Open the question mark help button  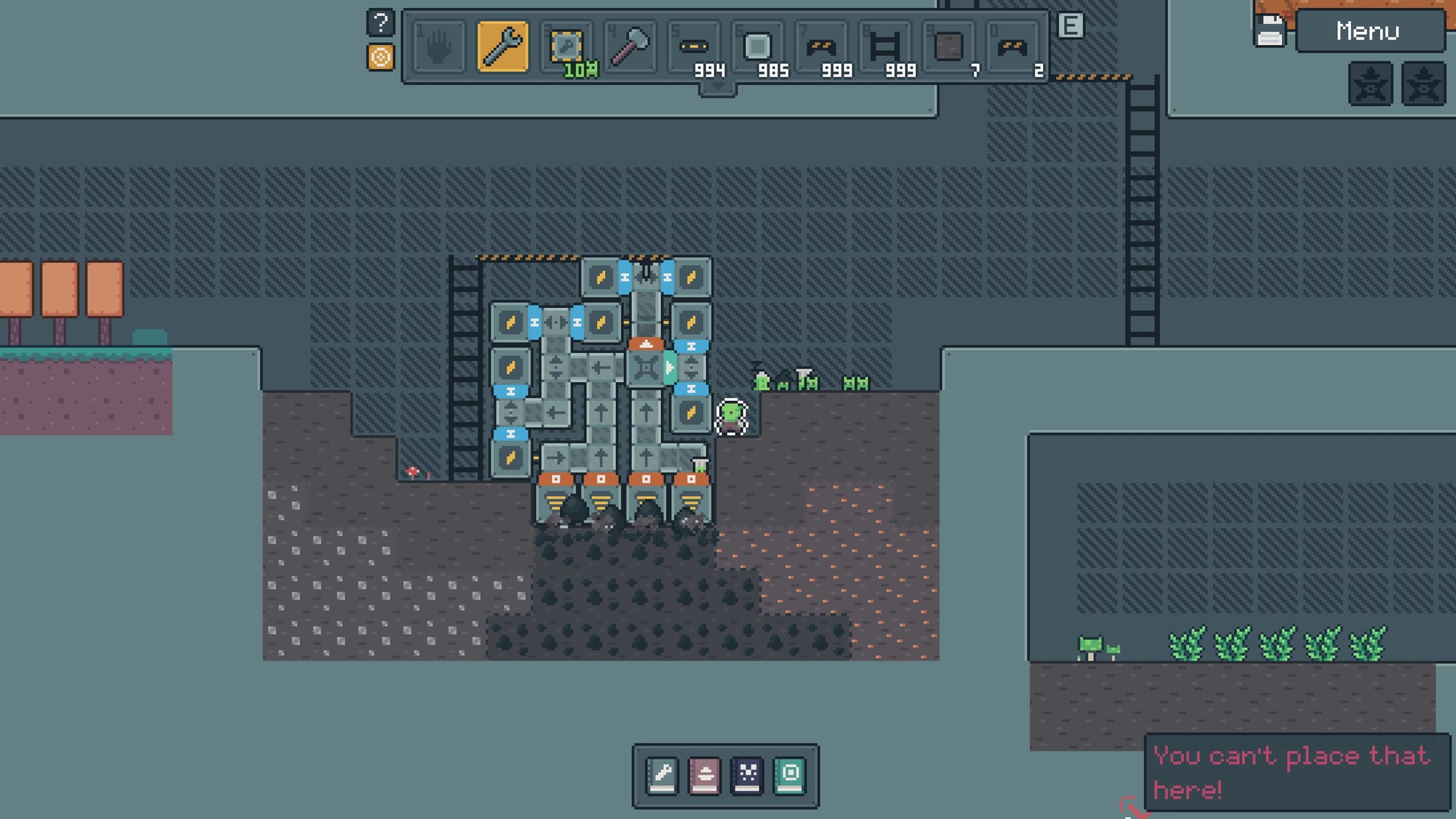[380, 23]
